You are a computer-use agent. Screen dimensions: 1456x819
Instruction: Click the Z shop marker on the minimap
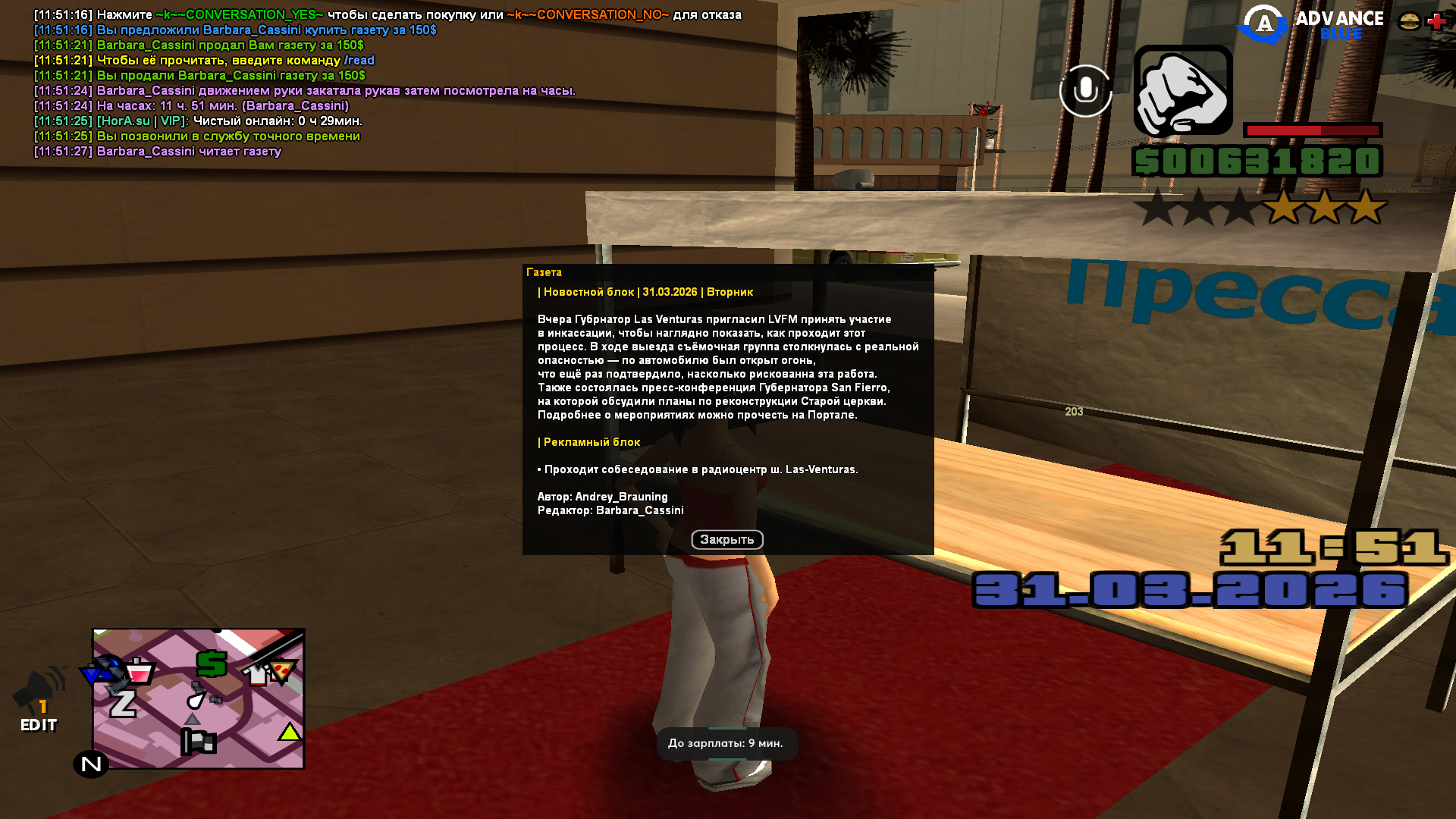click(122, 702)
